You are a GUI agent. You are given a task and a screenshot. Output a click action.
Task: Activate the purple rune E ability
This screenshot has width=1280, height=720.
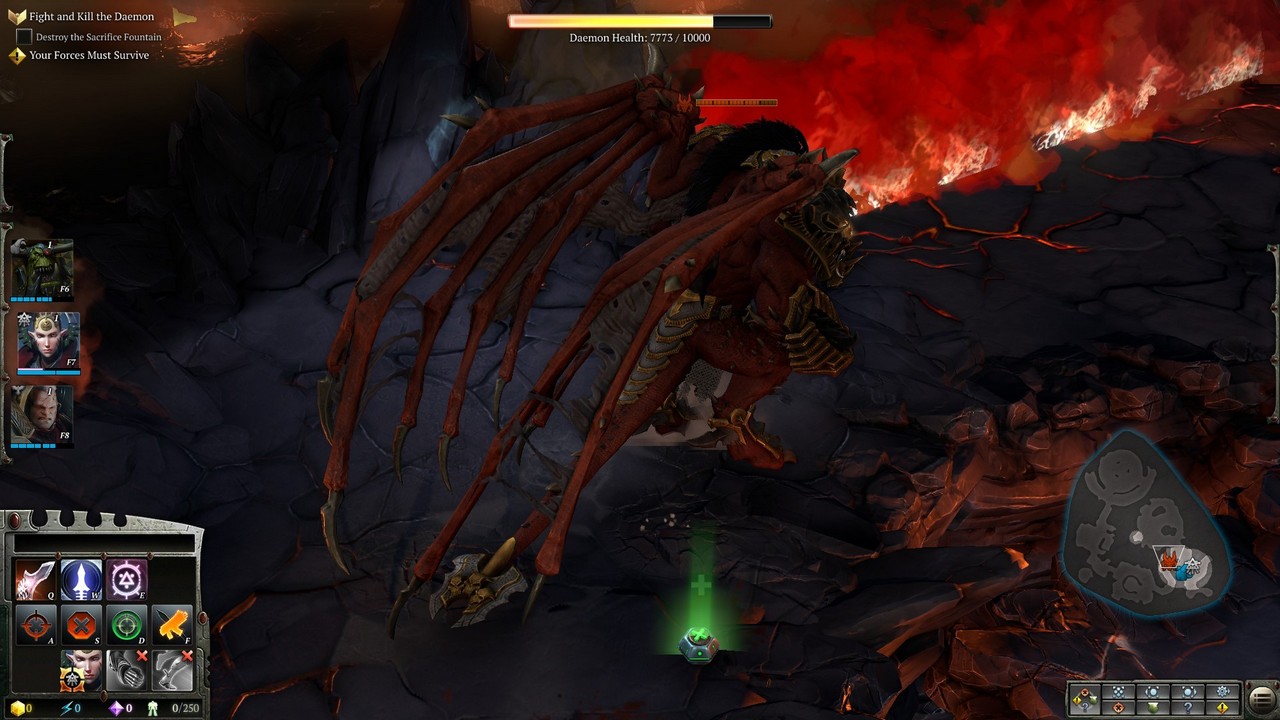coord(127,580)
